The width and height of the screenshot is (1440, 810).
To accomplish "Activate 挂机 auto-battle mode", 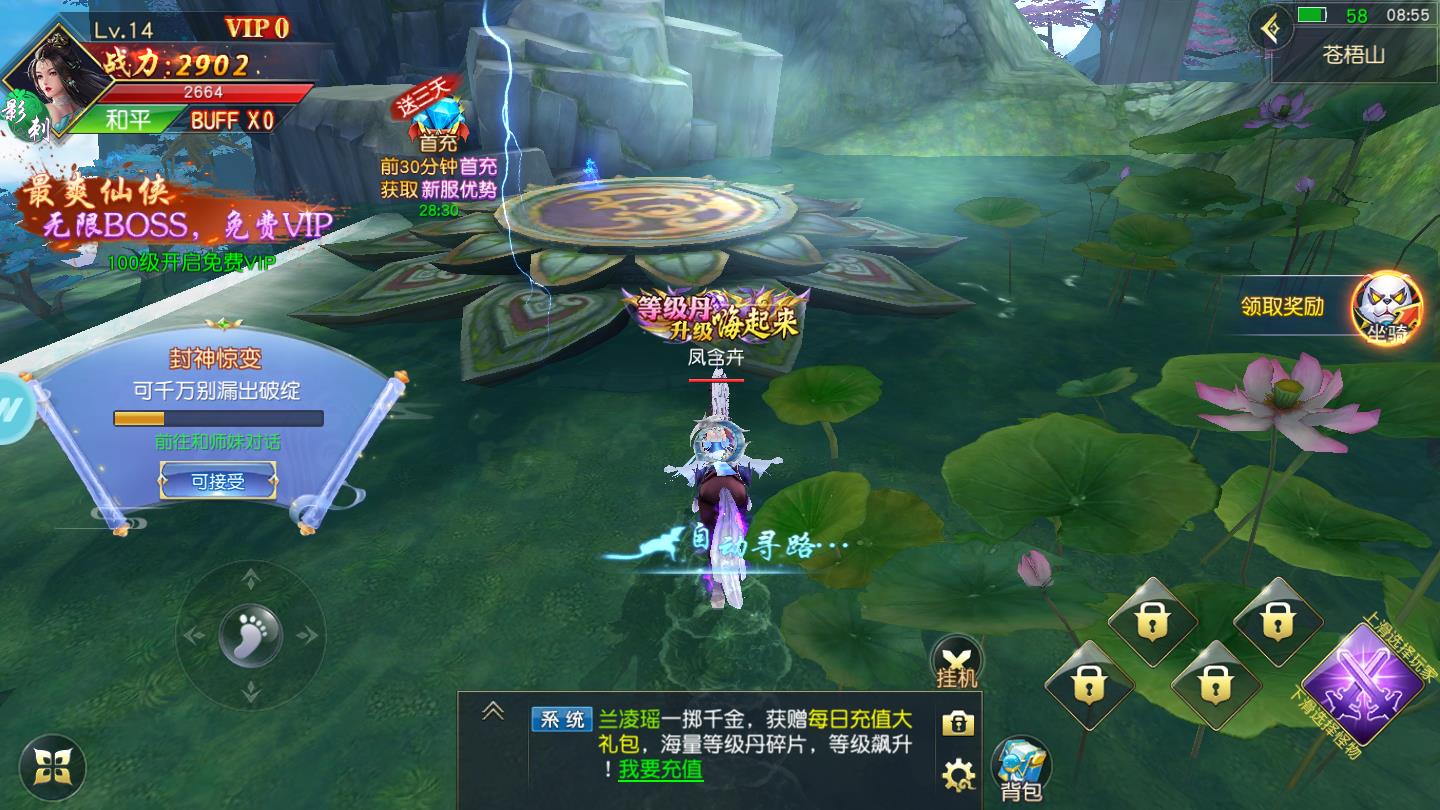I will (x=957, y=662).
